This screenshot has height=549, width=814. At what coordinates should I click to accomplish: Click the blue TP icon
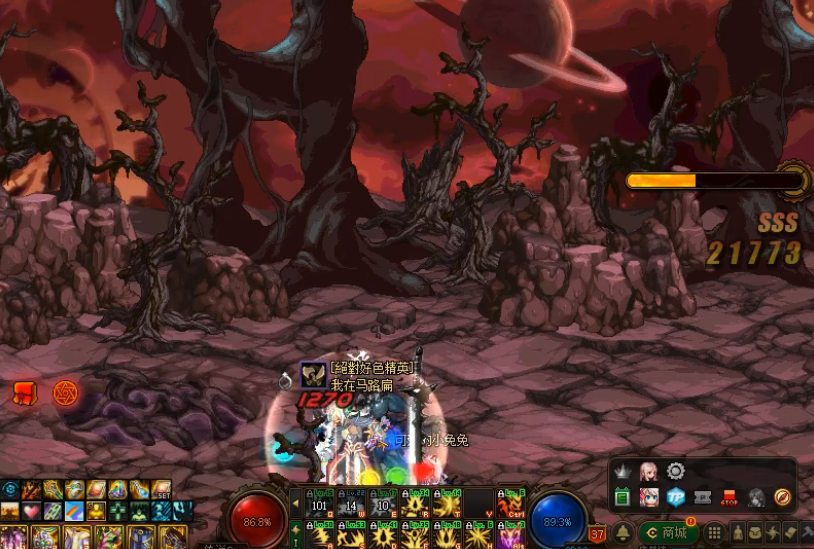pos(675,497)
